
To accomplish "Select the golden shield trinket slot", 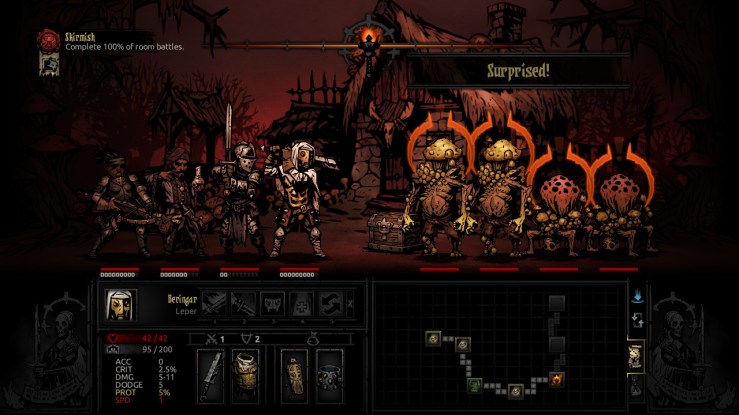I will pos(295,375).
